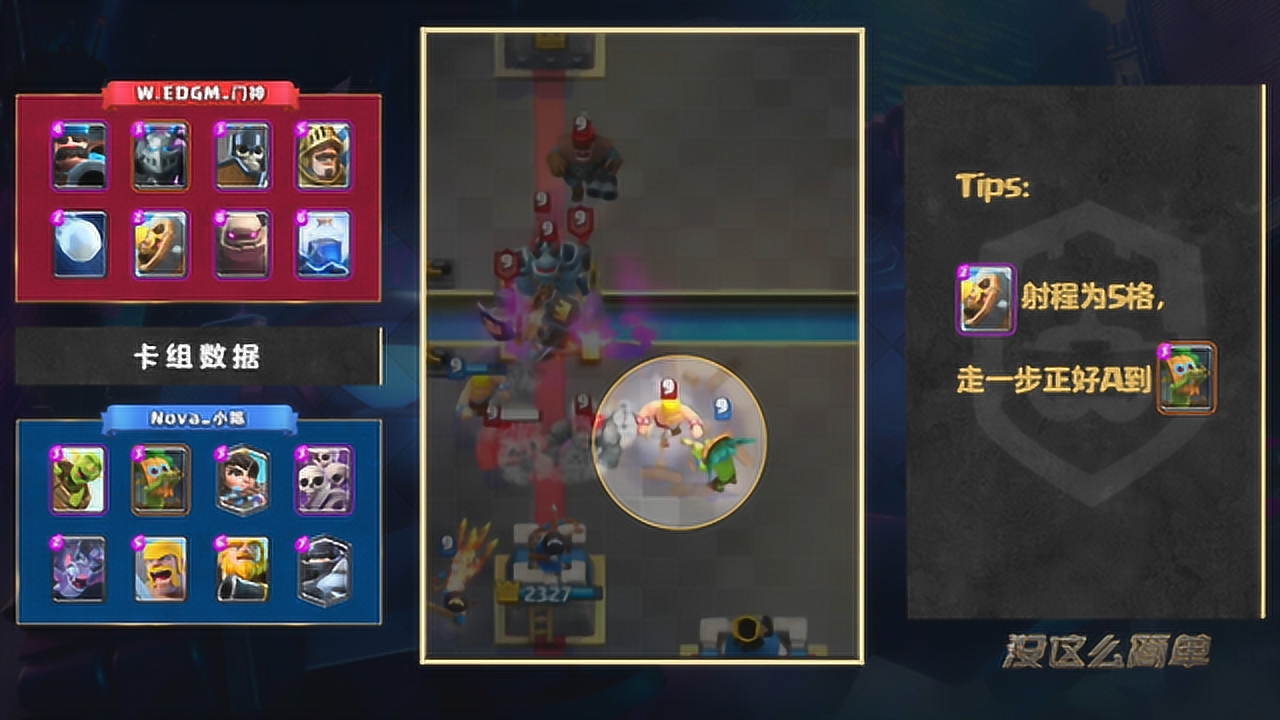Click the Dart Goblin card in the Tips panel
Viewport: 1280px width, 720px height.
[x=1186, y=378]
